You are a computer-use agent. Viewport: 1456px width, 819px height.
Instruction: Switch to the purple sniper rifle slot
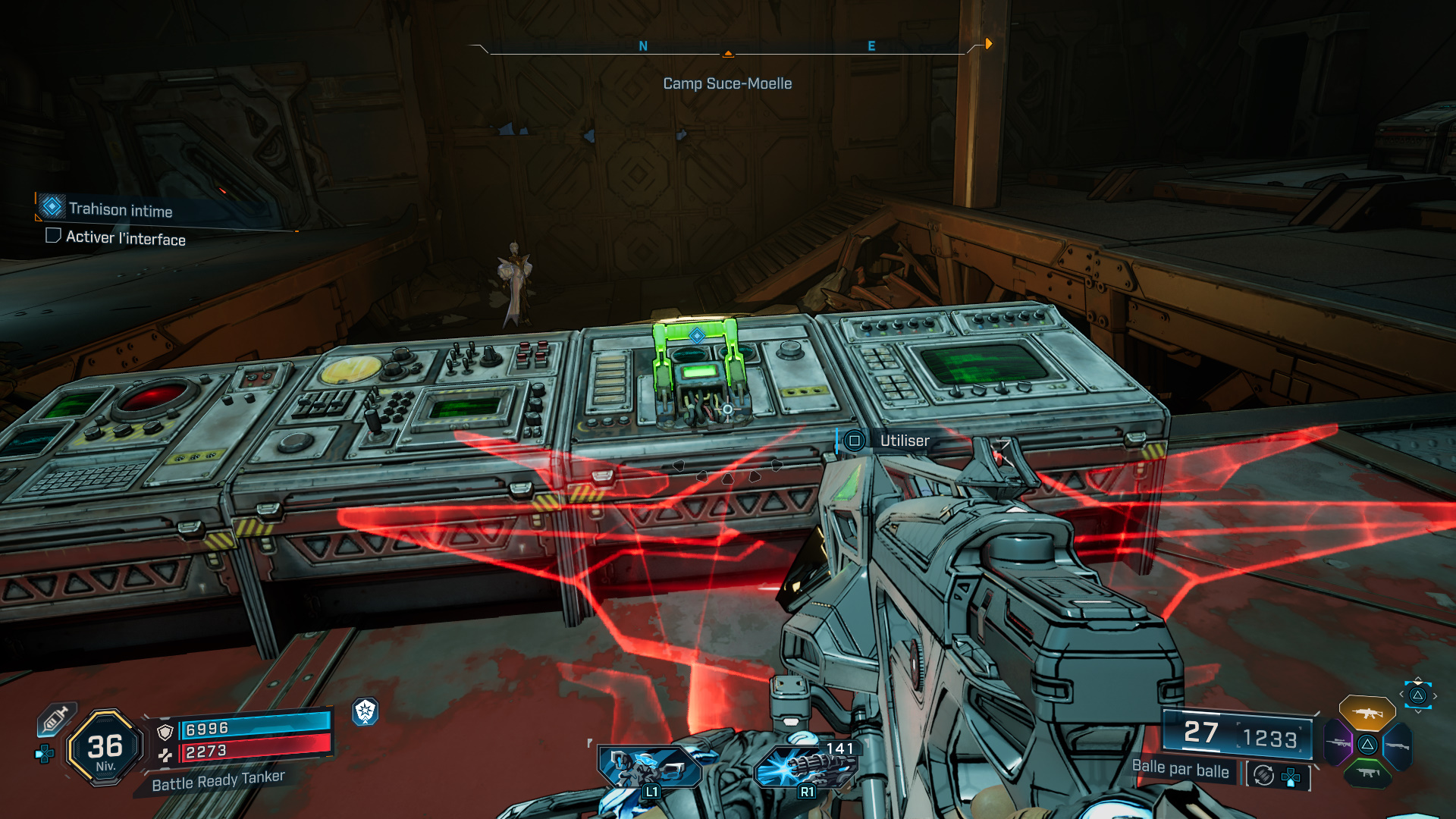point(1338,743)
